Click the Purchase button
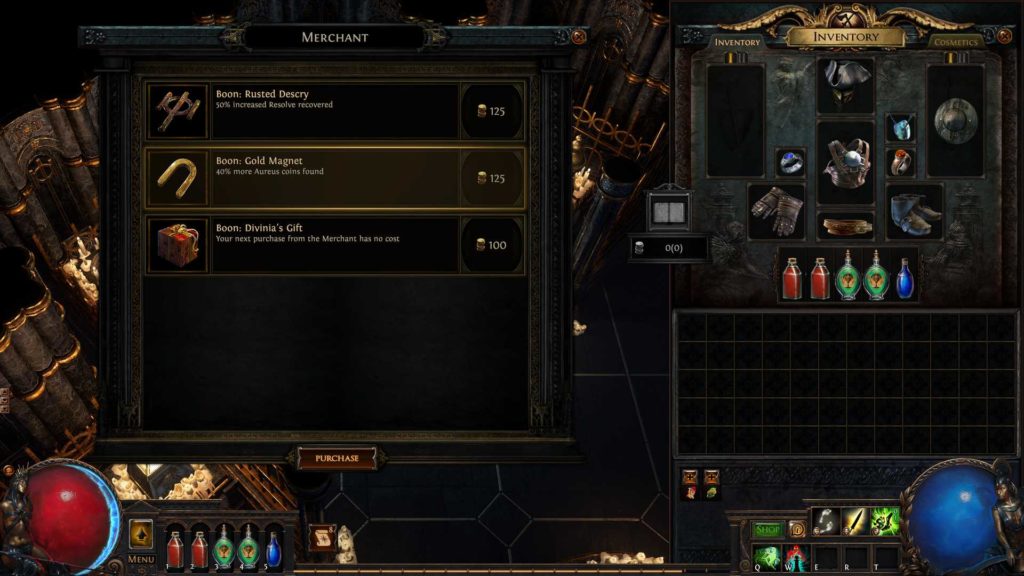1024x576 pixels. (x=337, y=458)
